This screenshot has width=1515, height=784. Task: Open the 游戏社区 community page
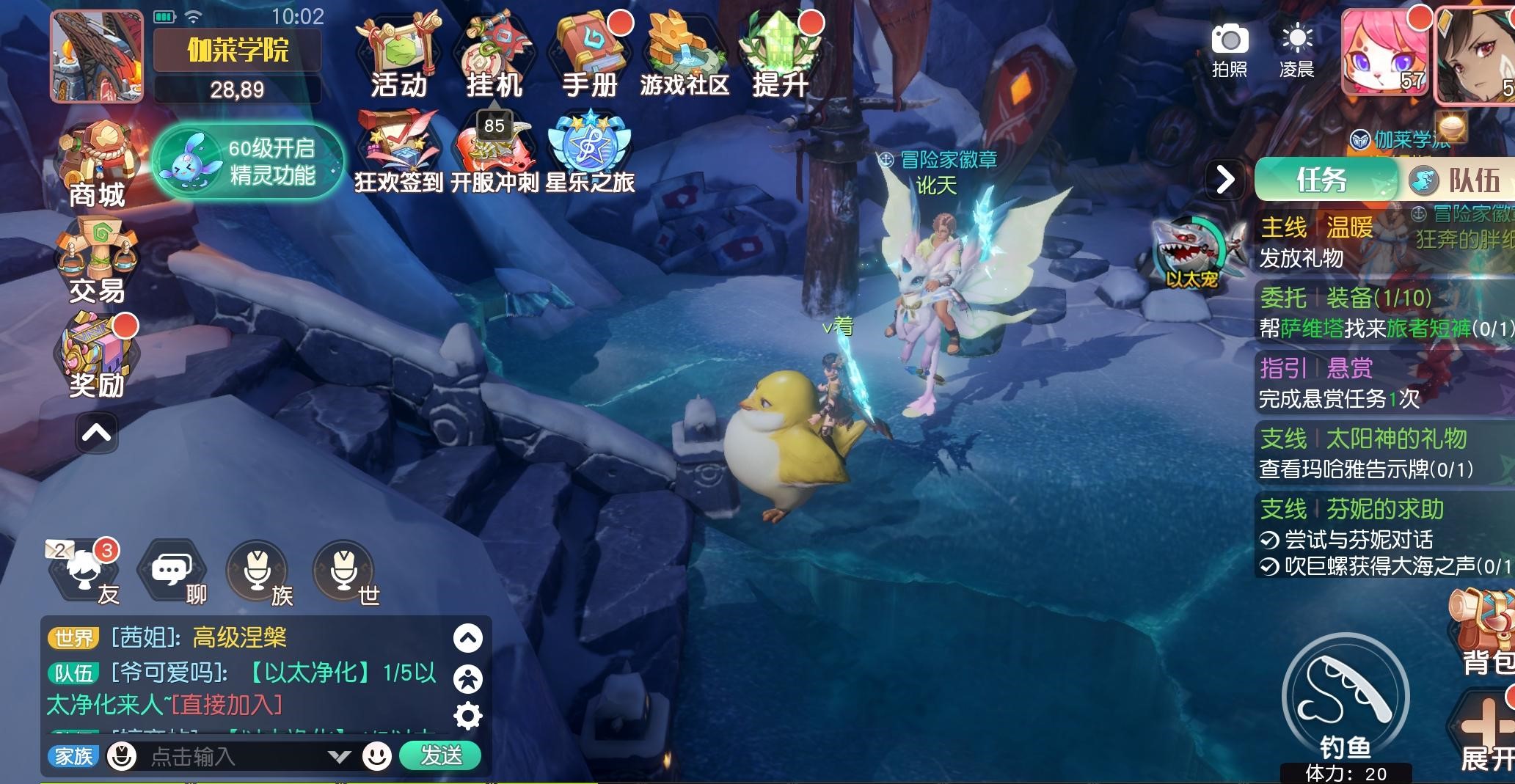684,56
